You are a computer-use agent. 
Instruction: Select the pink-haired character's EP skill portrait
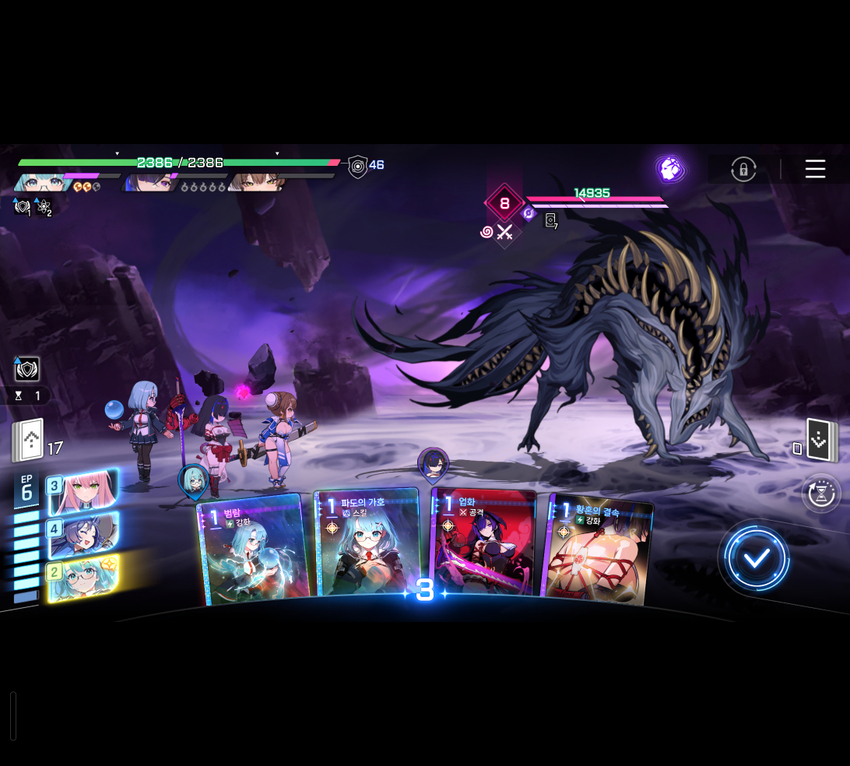[x=83, y=490]
